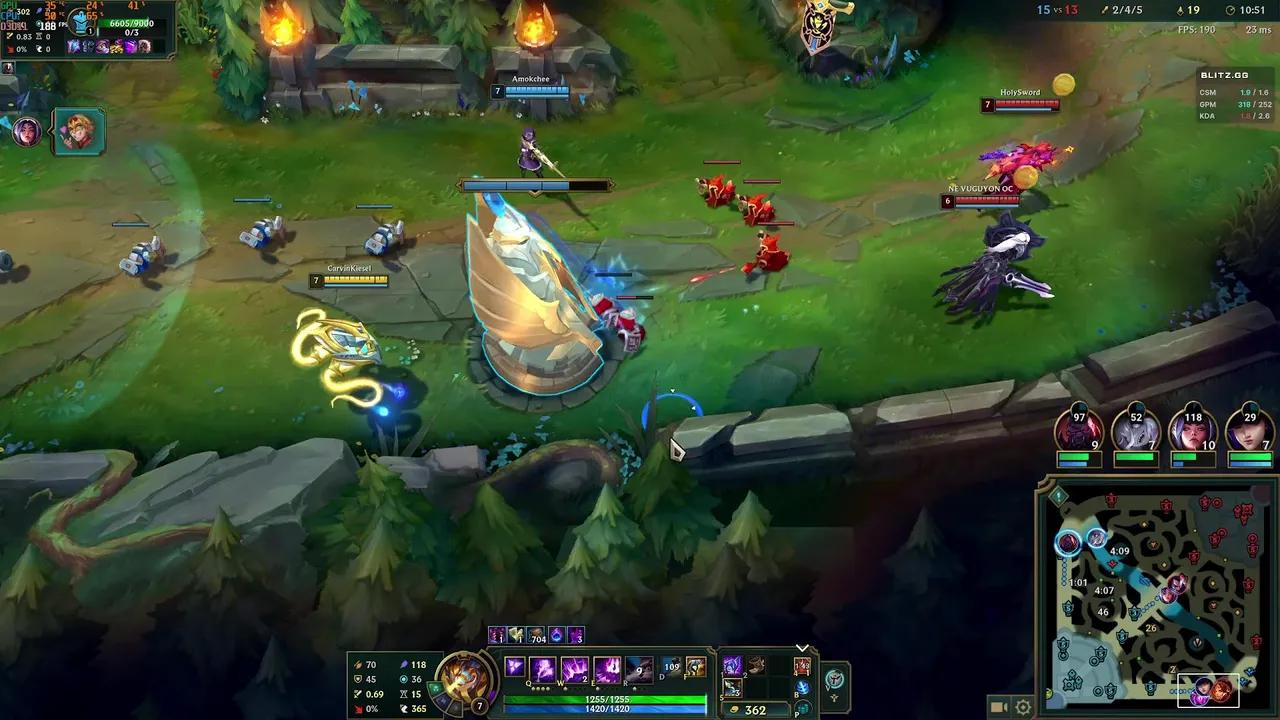The image size is (1280, 720).
Task: Collapse the HUD using the chevron arrow
Action: tap(801, 648)
